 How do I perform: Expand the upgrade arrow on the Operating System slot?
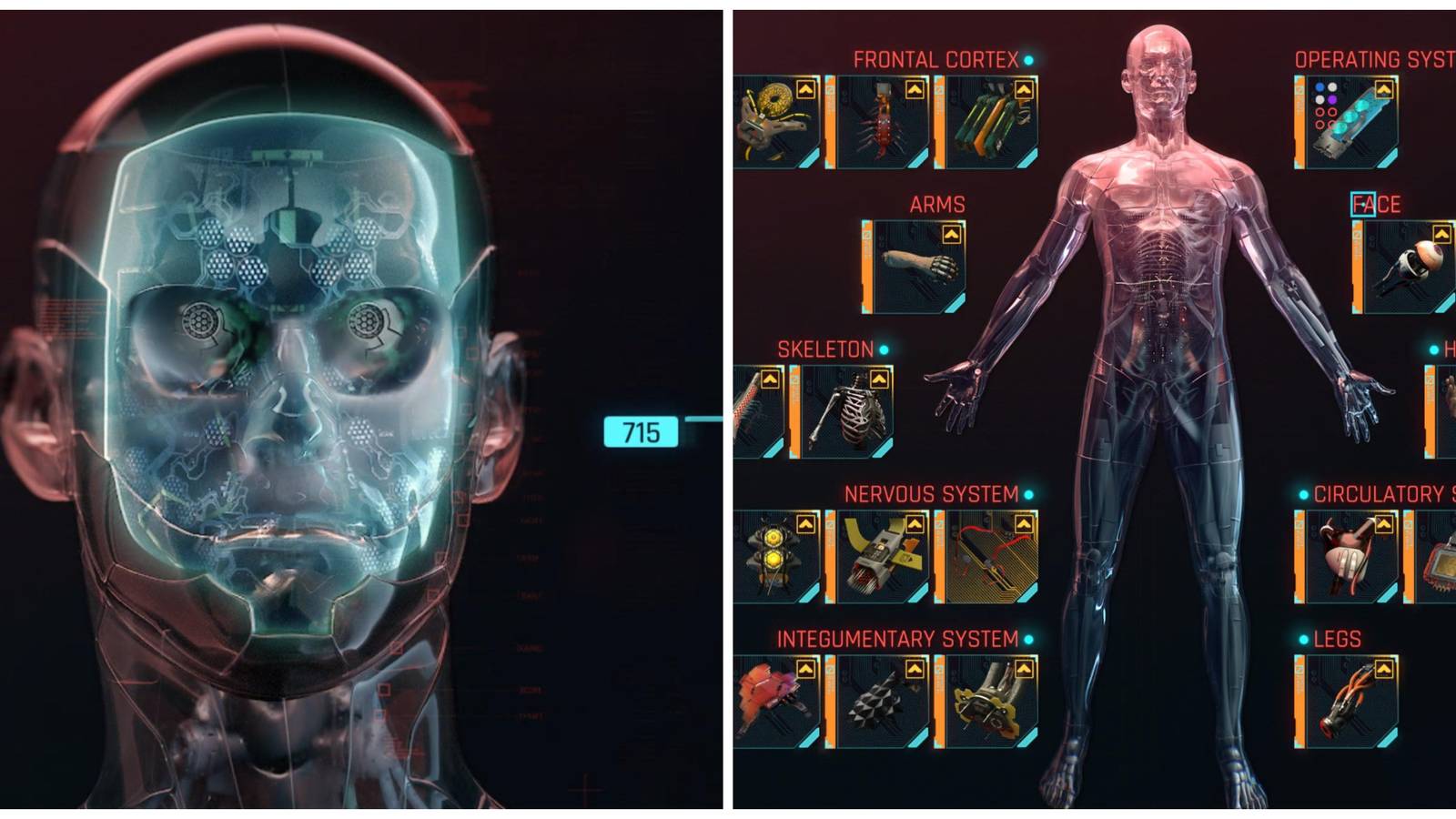[1384, 89]
